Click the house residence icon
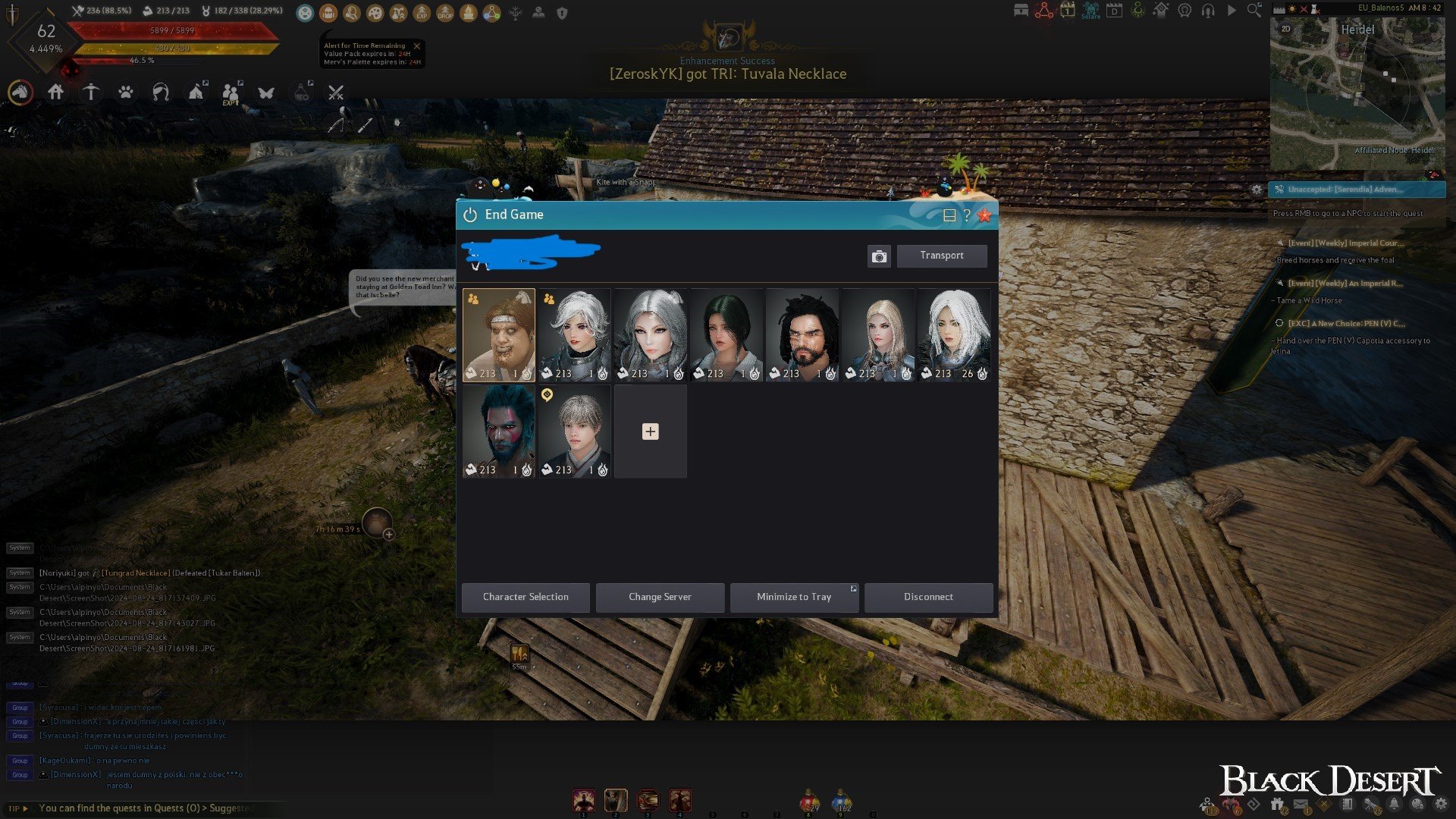Screen dimensions: 1456x819 pos(55,93)
